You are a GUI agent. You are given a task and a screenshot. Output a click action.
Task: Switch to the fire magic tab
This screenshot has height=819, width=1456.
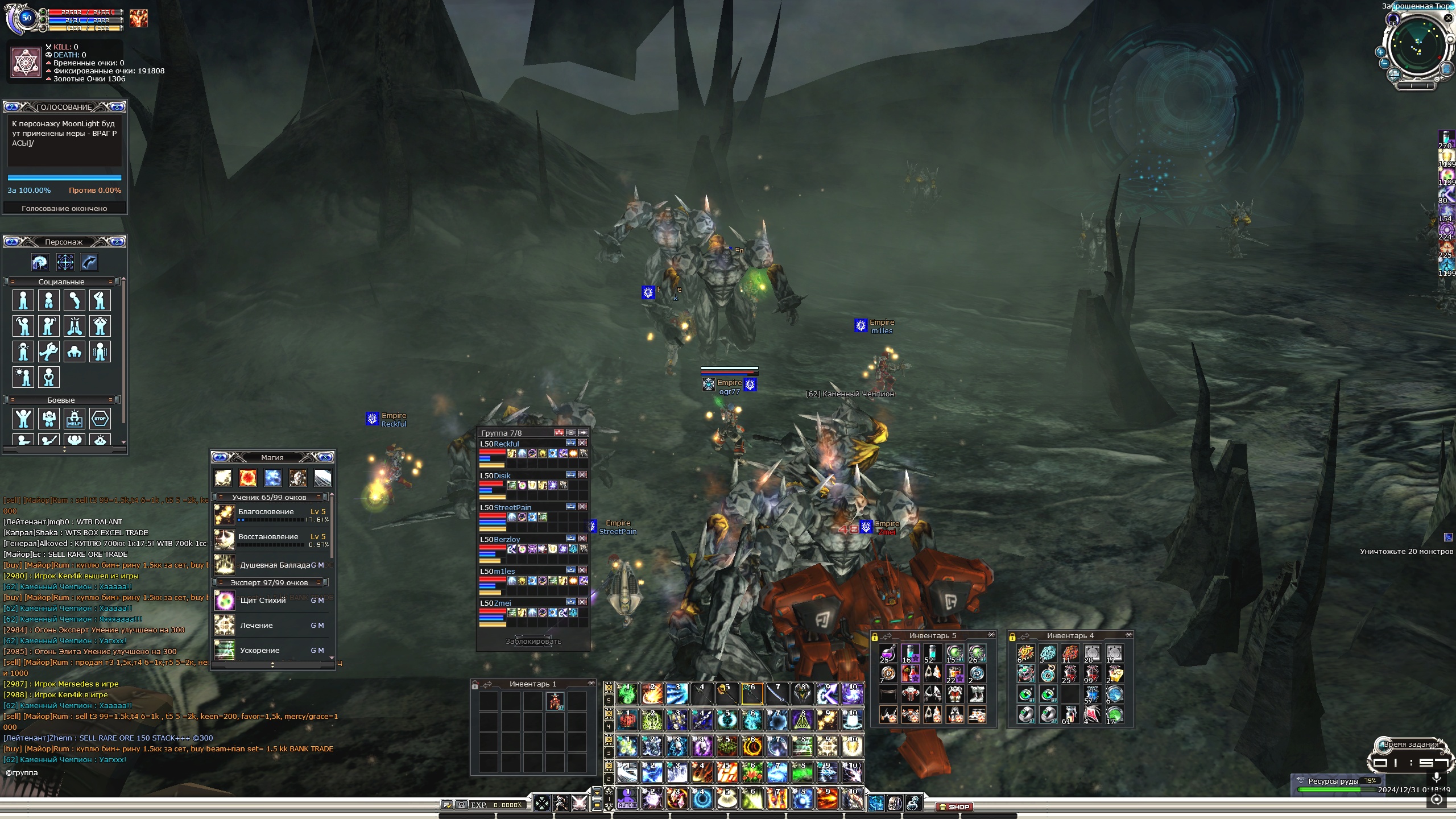pyautogui.click(x=247, y=478)
